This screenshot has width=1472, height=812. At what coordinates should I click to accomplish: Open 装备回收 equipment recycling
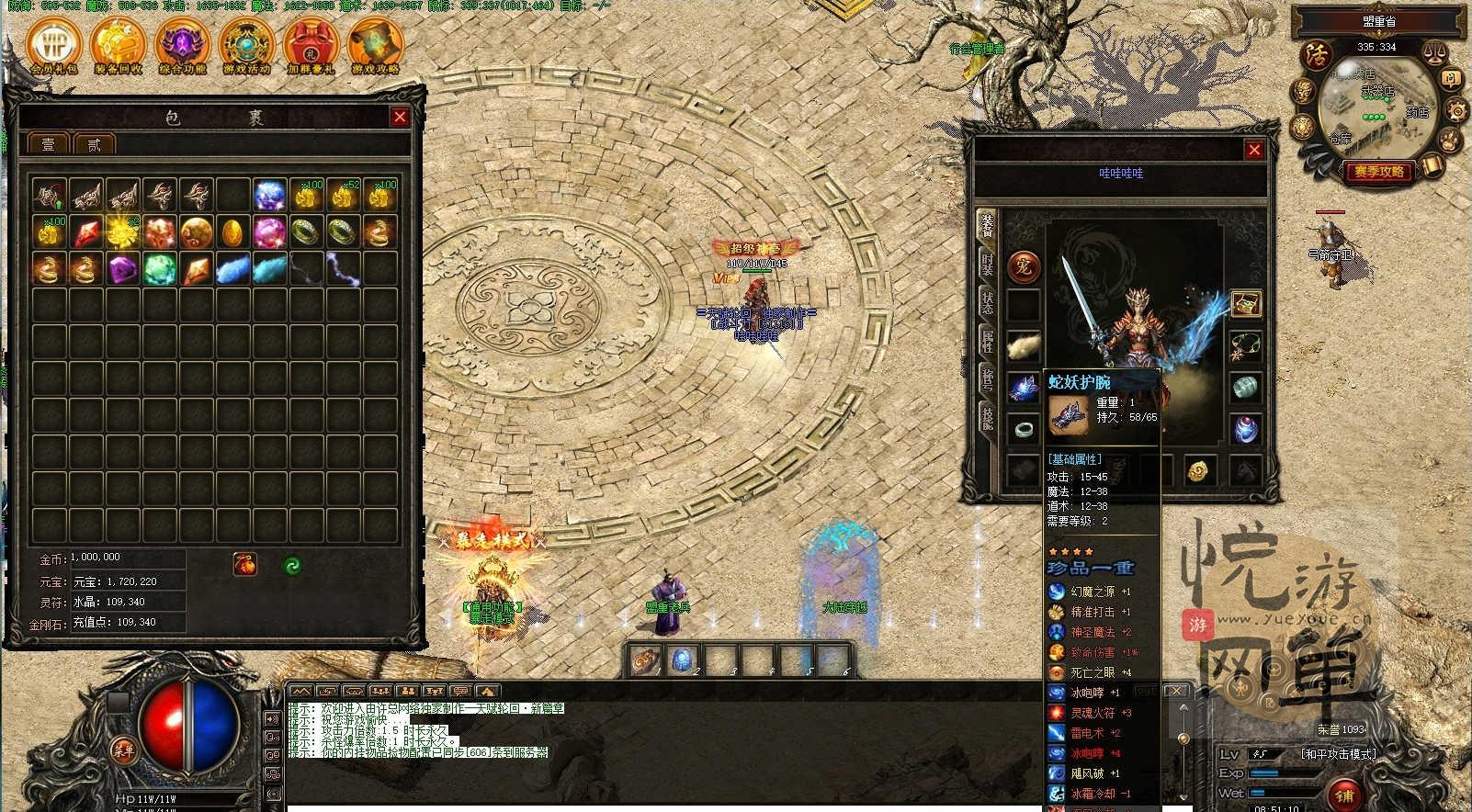pos(119,45)
